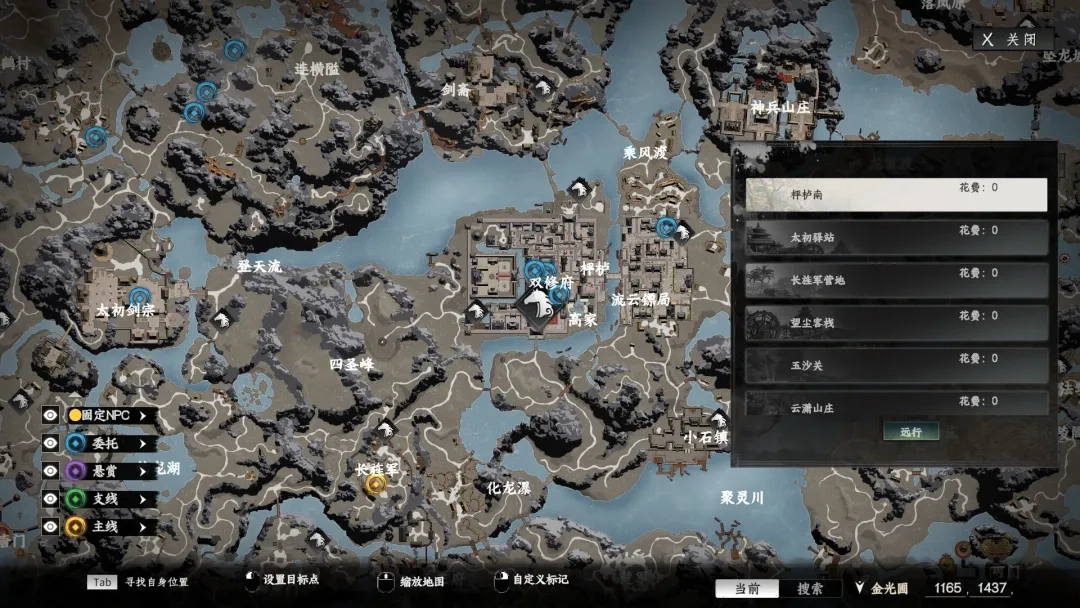
Task: Toggle the 悬赏 bounty marker visibility
Action: point(51,470)
